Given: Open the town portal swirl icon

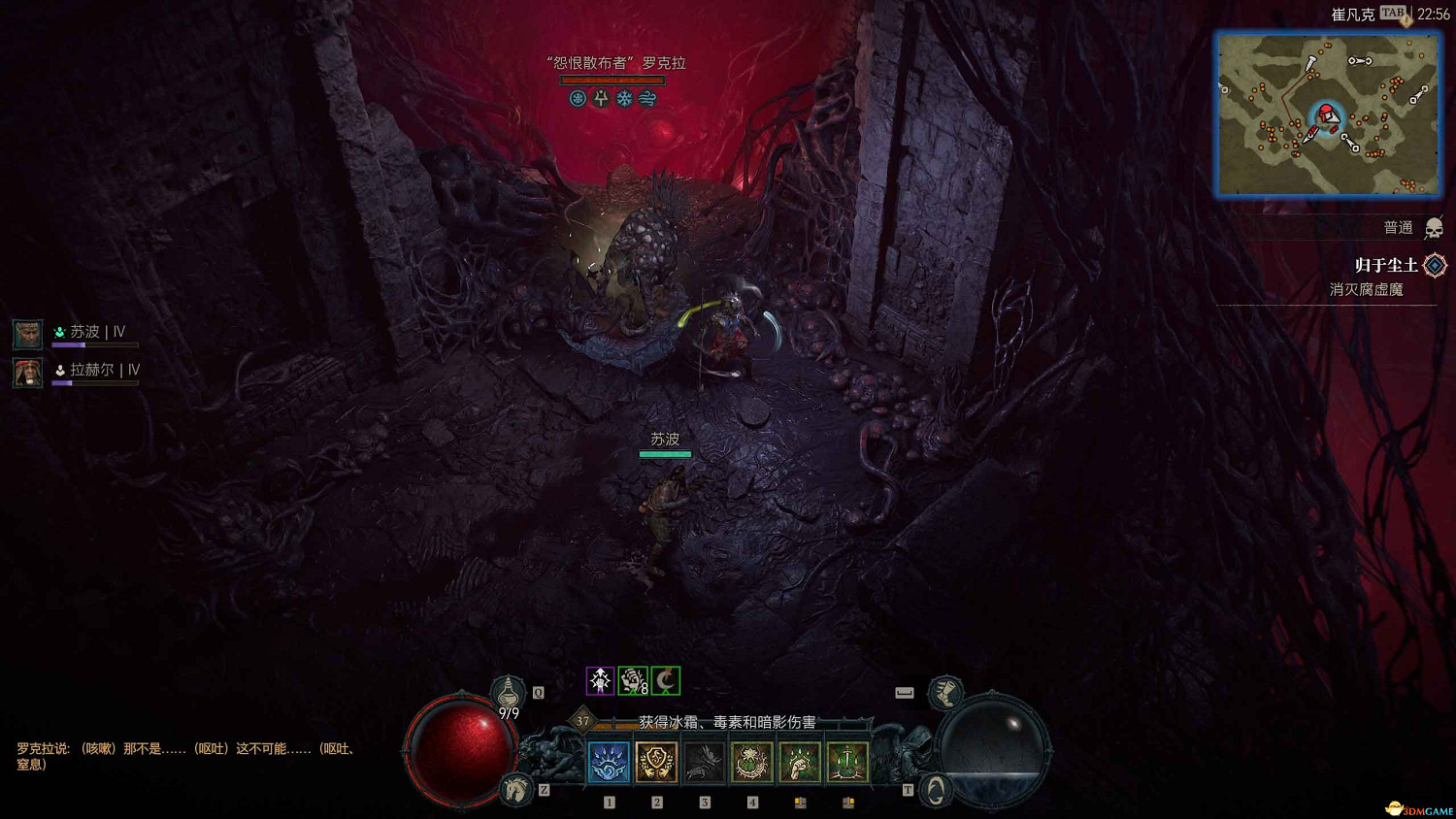Looking at the screenshot, I should 934,790.
